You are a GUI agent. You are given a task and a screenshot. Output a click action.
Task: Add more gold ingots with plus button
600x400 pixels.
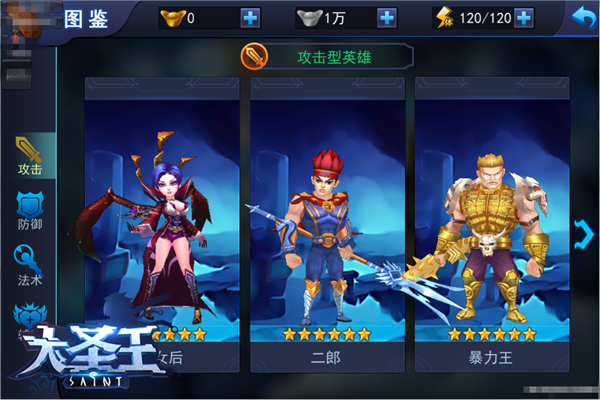coord(249,18)
